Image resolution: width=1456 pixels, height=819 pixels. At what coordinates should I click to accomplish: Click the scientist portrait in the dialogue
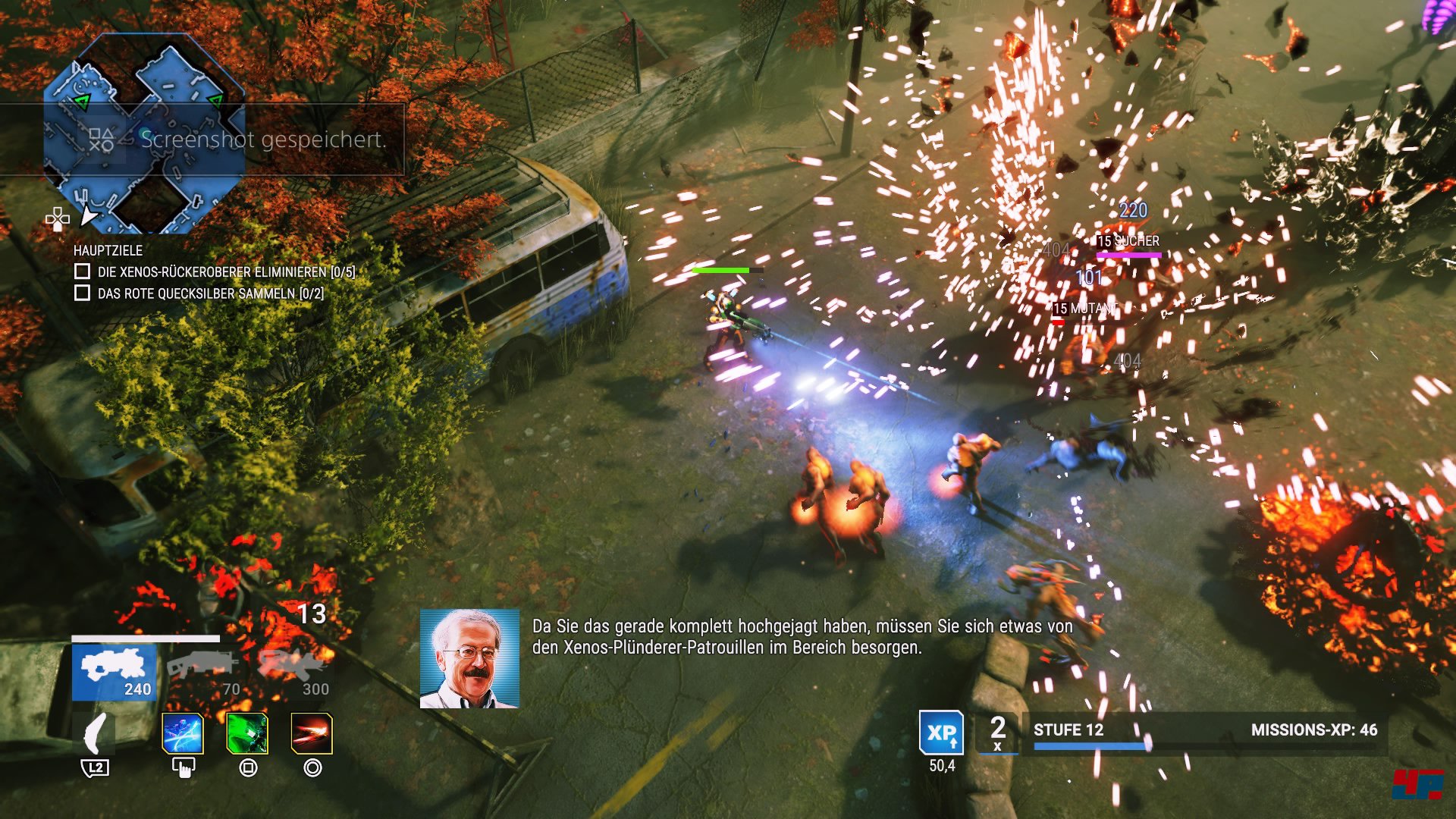click(469, 659)
